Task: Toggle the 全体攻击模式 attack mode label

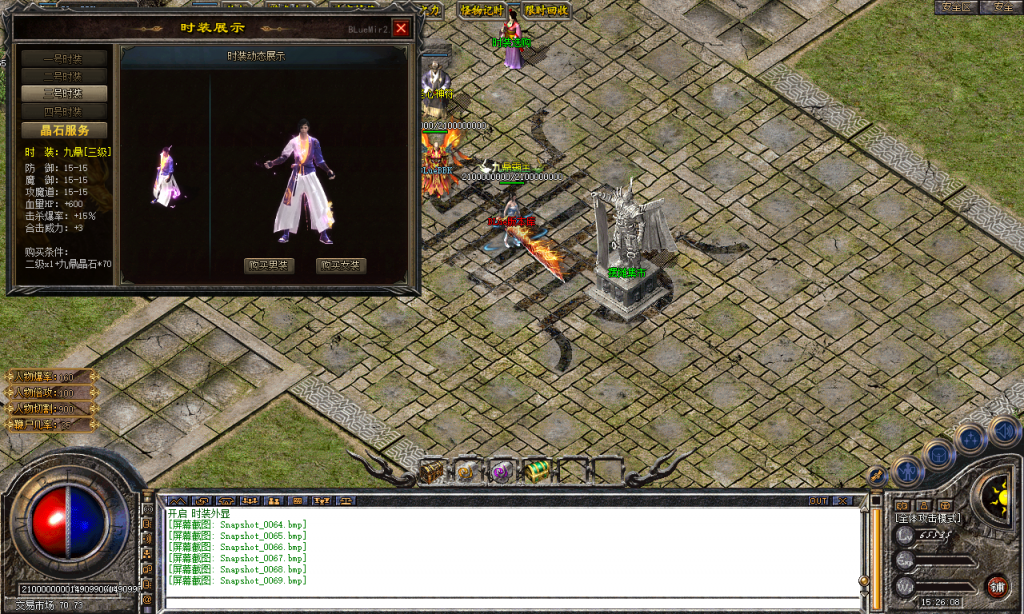Action: point(928,518)
